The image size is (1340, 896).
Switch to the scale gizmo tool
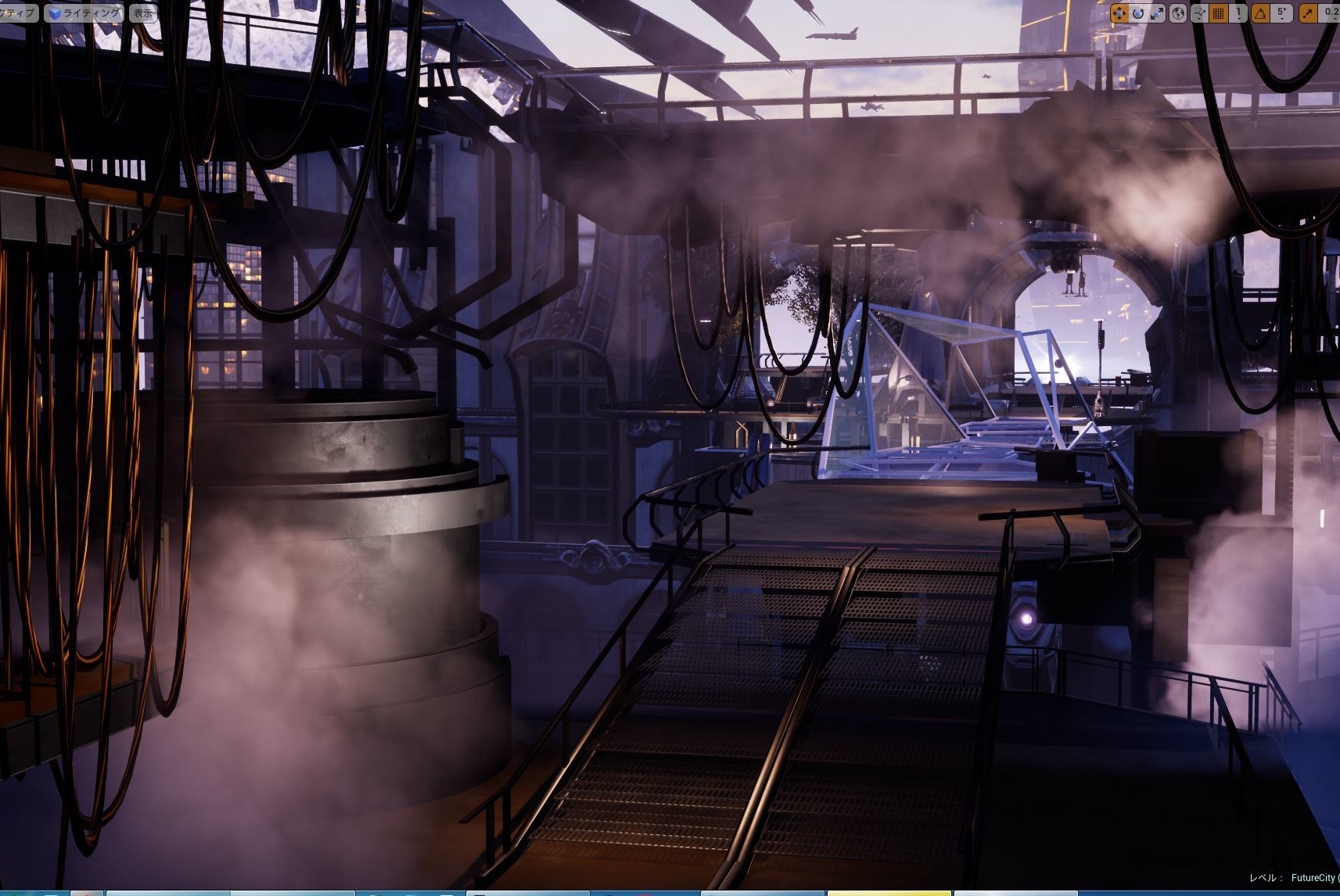point(1156,13)
